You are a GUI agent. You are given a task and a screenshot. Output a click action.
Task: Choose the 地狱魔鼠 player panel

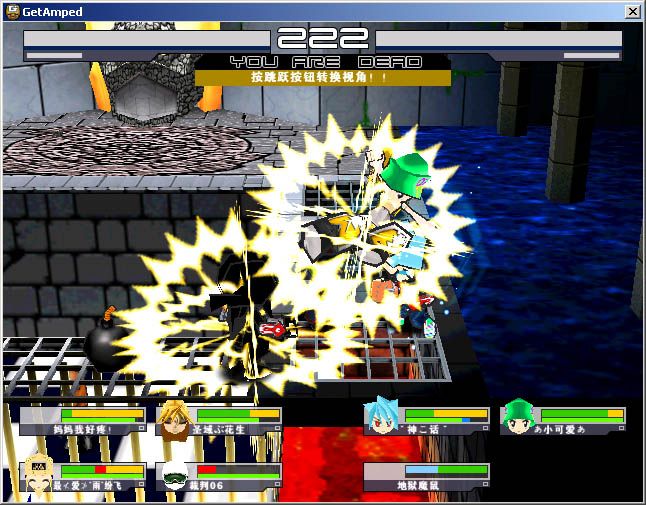click(x=427, y=476)
